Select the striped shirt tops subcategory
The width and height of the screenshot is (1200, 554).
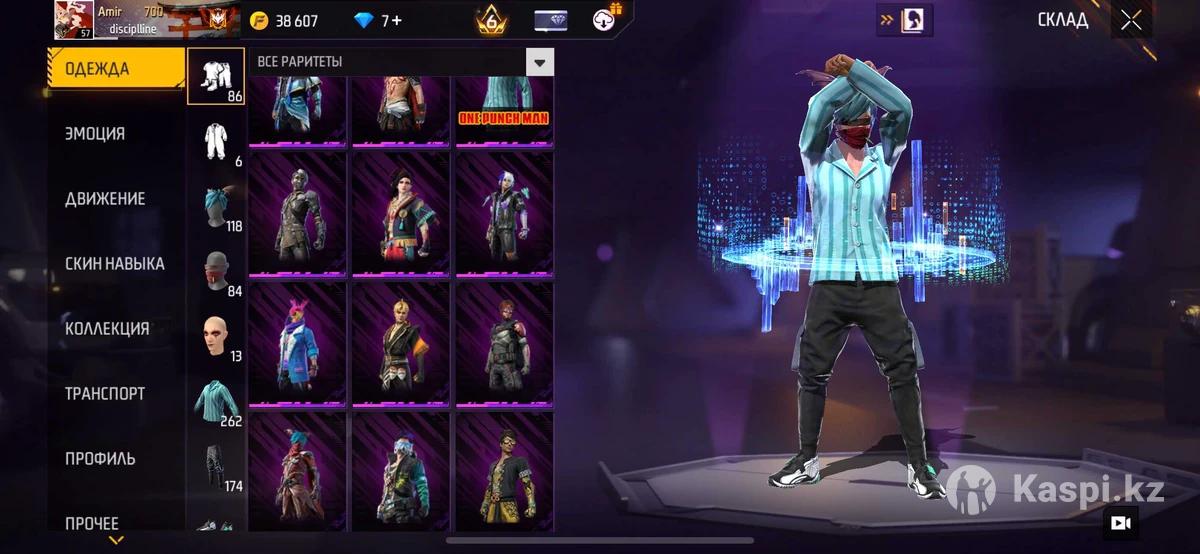click(x=216, y=401)
